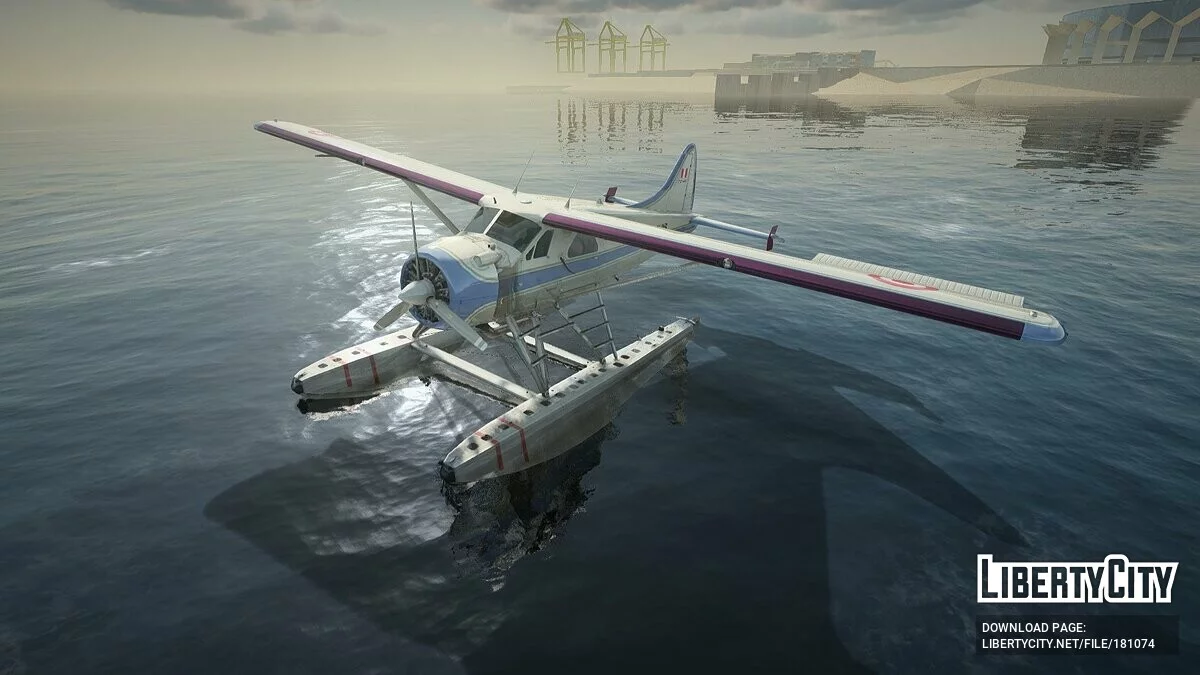Open the libertycity.net/file/181074 download link
1200x675 pixels.
pos(1067,644)
